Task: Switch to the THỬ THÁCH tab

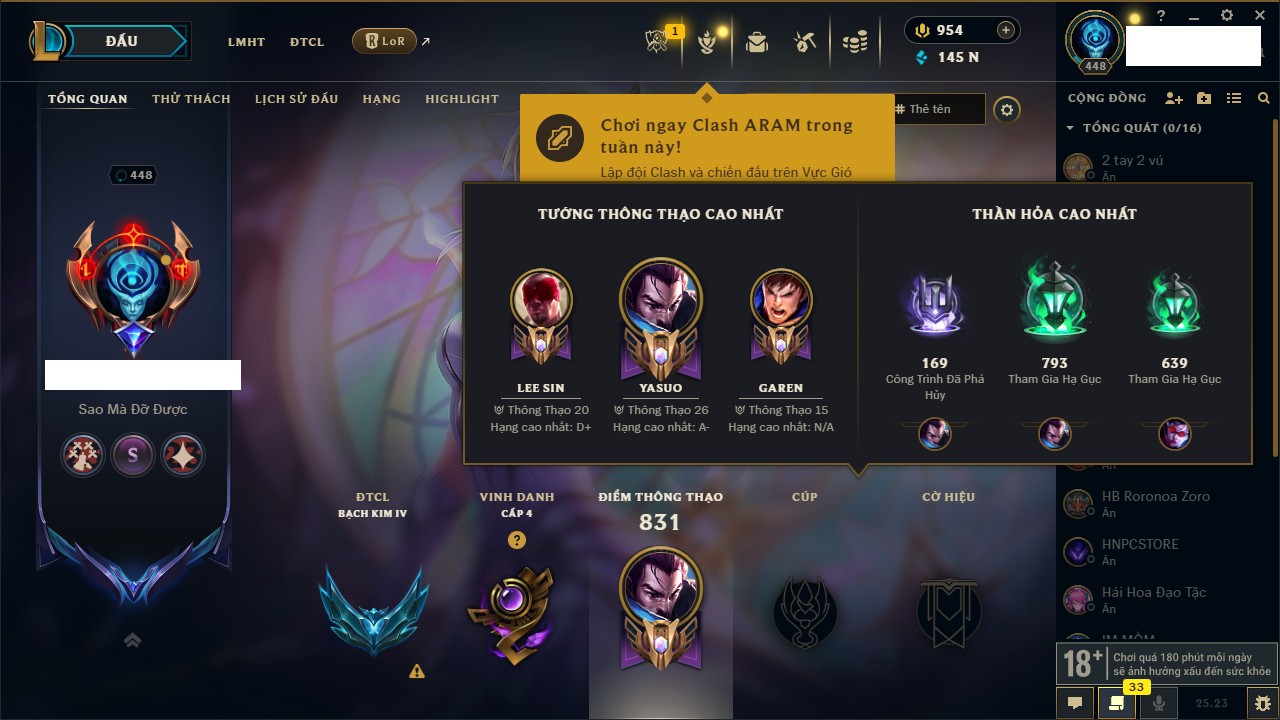Action: pos(191,99)
